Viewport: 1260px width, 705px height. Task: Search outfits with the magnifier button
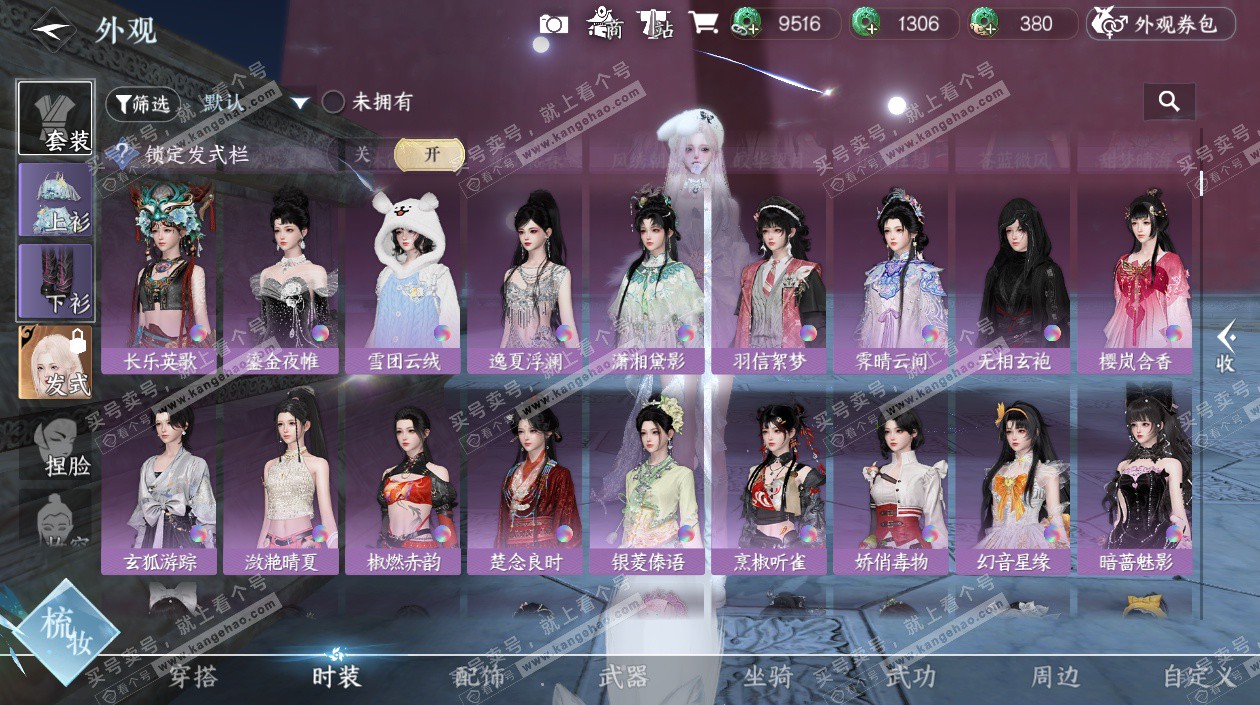(1169, 101)
